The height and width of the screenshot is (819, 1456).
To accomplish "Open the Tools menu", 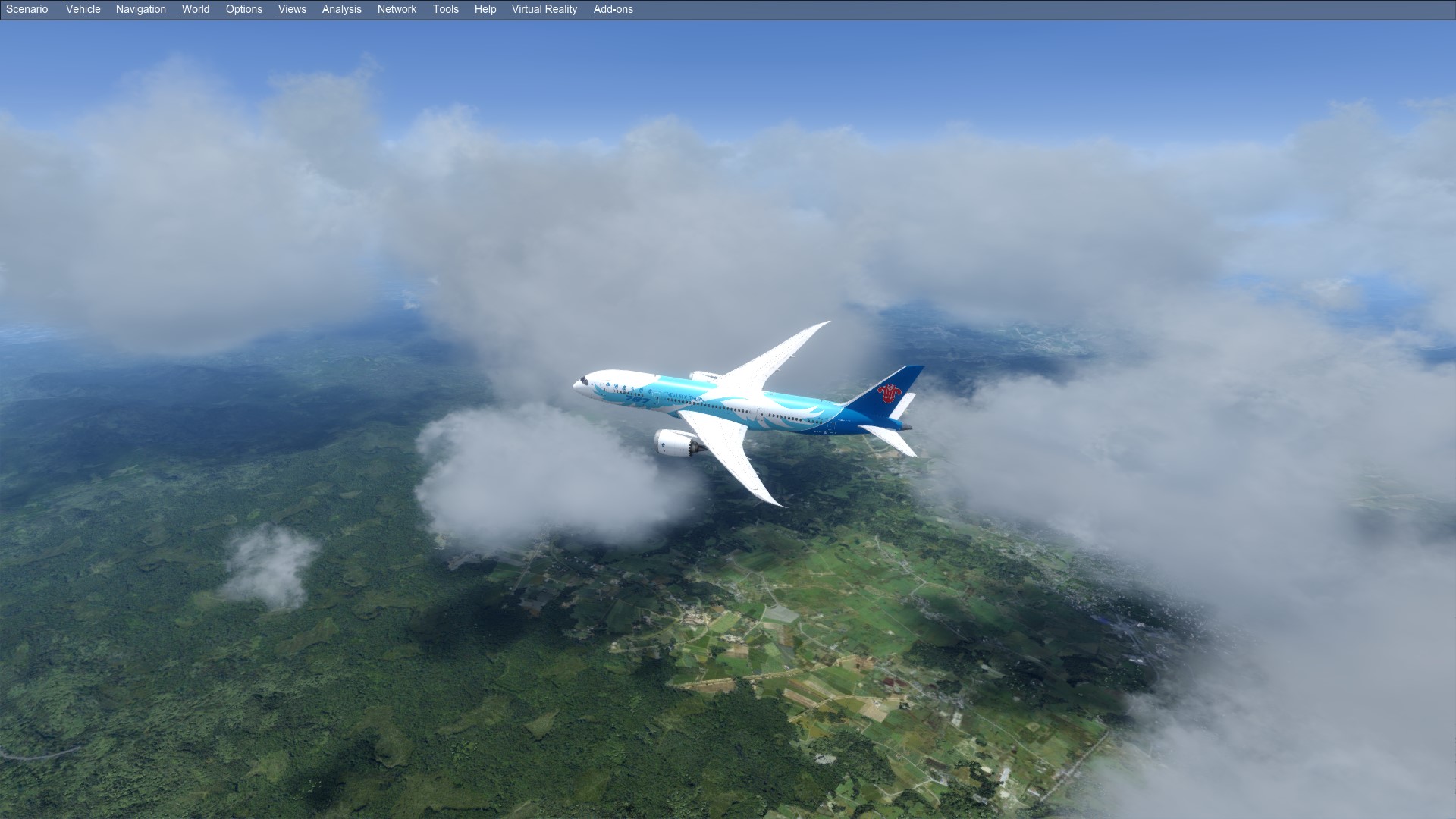I will [445, 9].
